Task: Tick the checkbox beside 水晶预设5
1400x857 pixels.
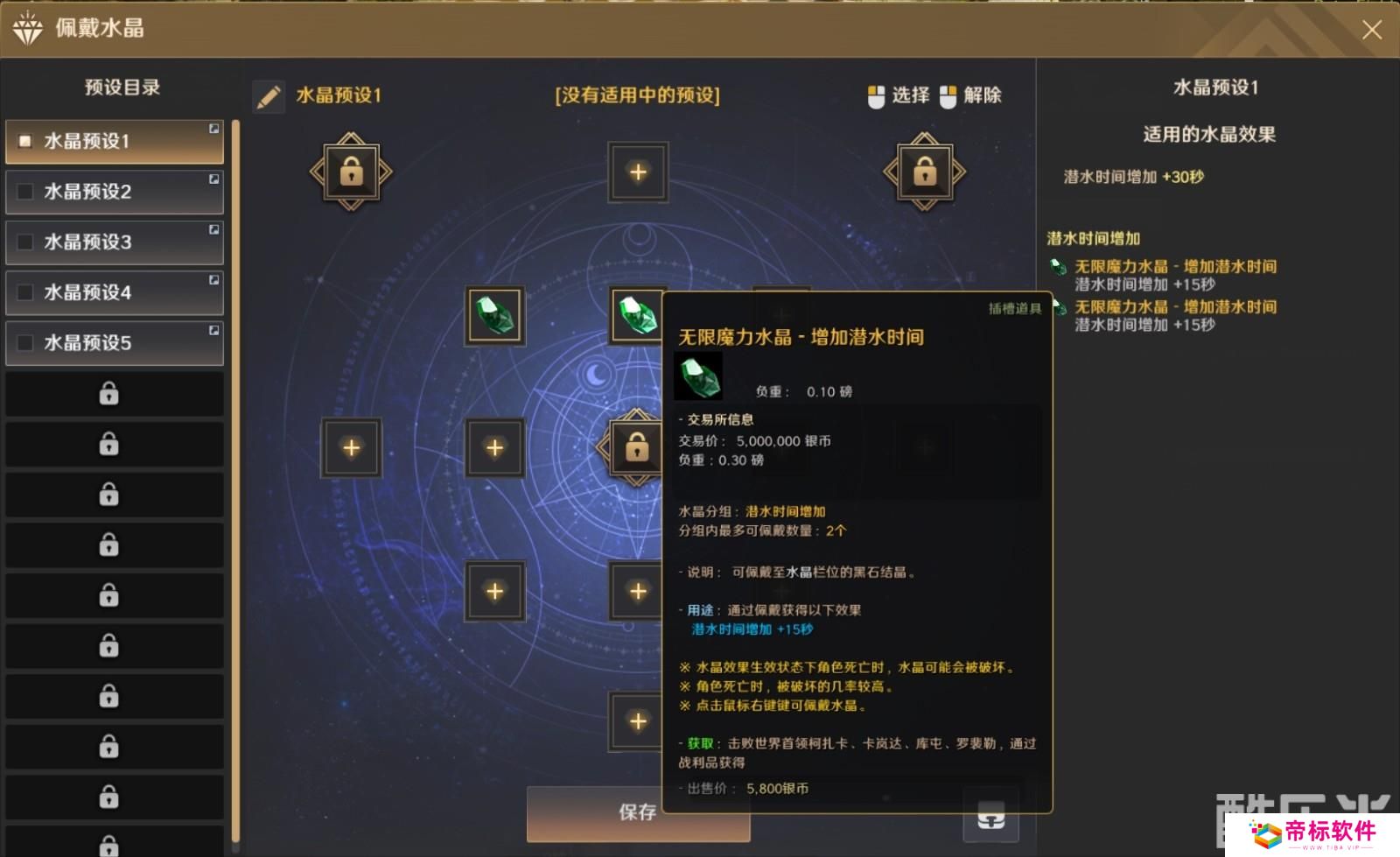Action: [24, 343]
